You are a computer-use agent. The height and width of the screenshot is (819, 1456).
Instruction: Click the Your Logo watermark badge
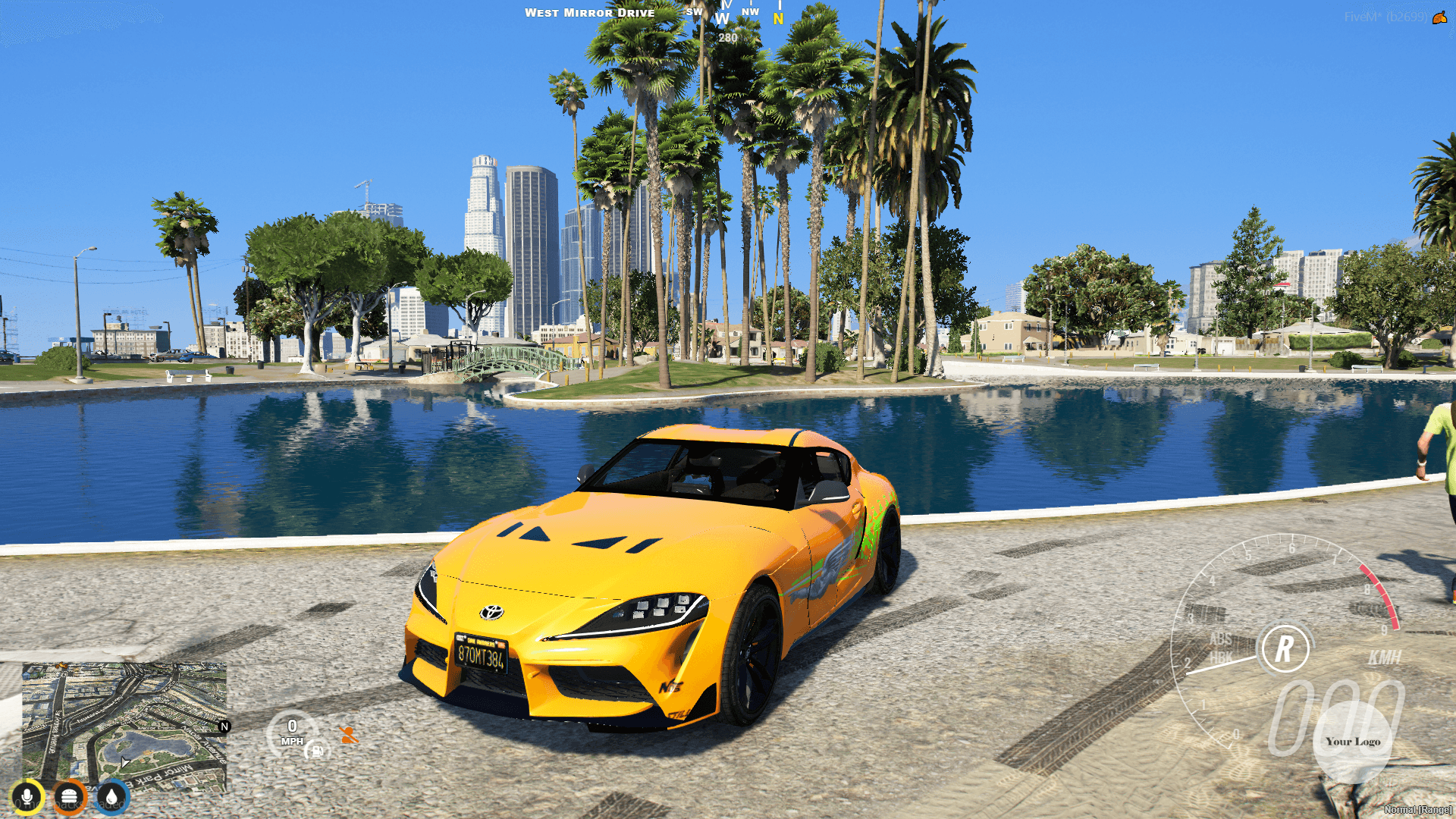1352,741
